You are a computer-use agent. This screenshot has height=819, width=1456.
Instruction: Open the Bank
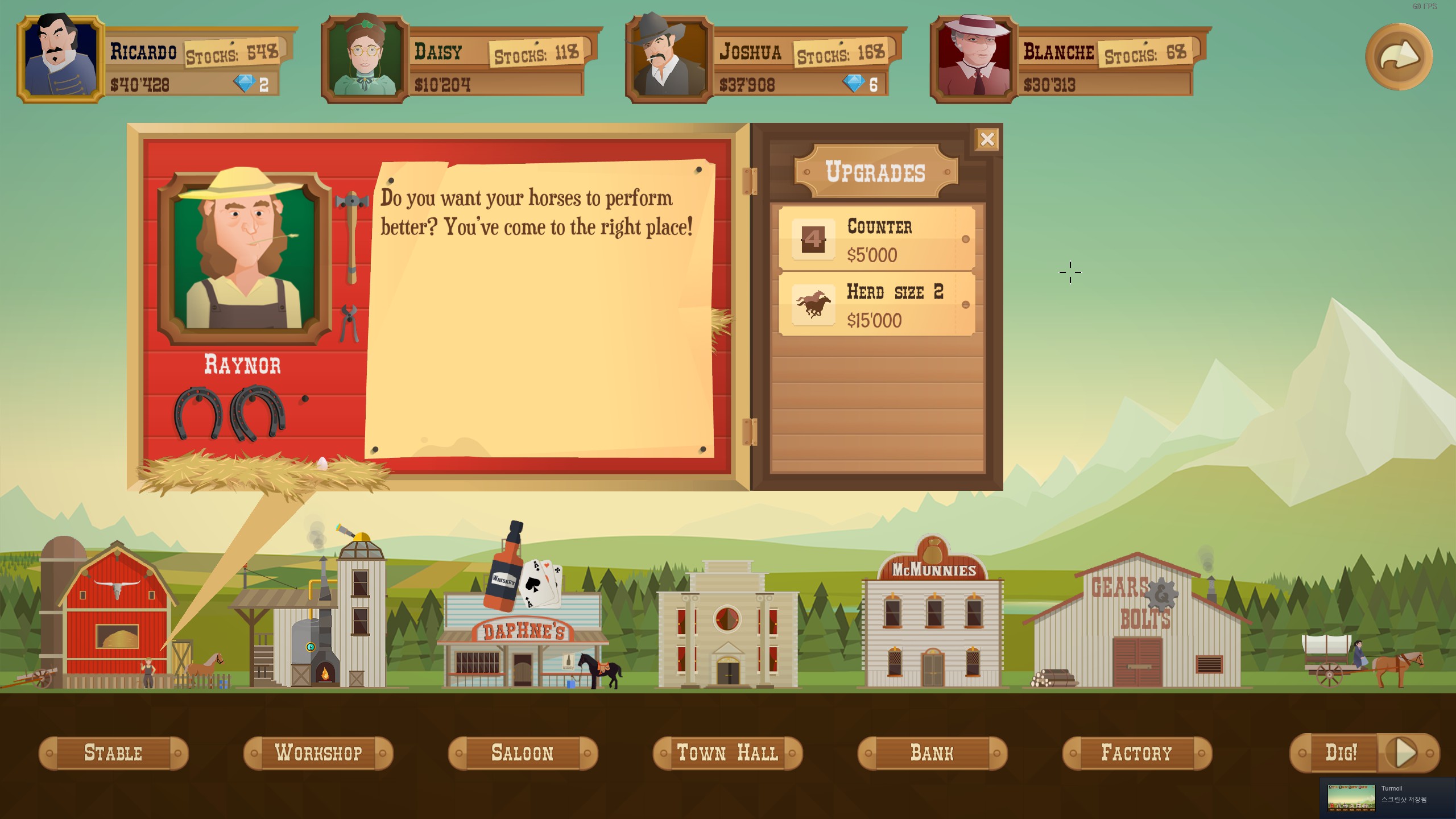tap(932, 753)
